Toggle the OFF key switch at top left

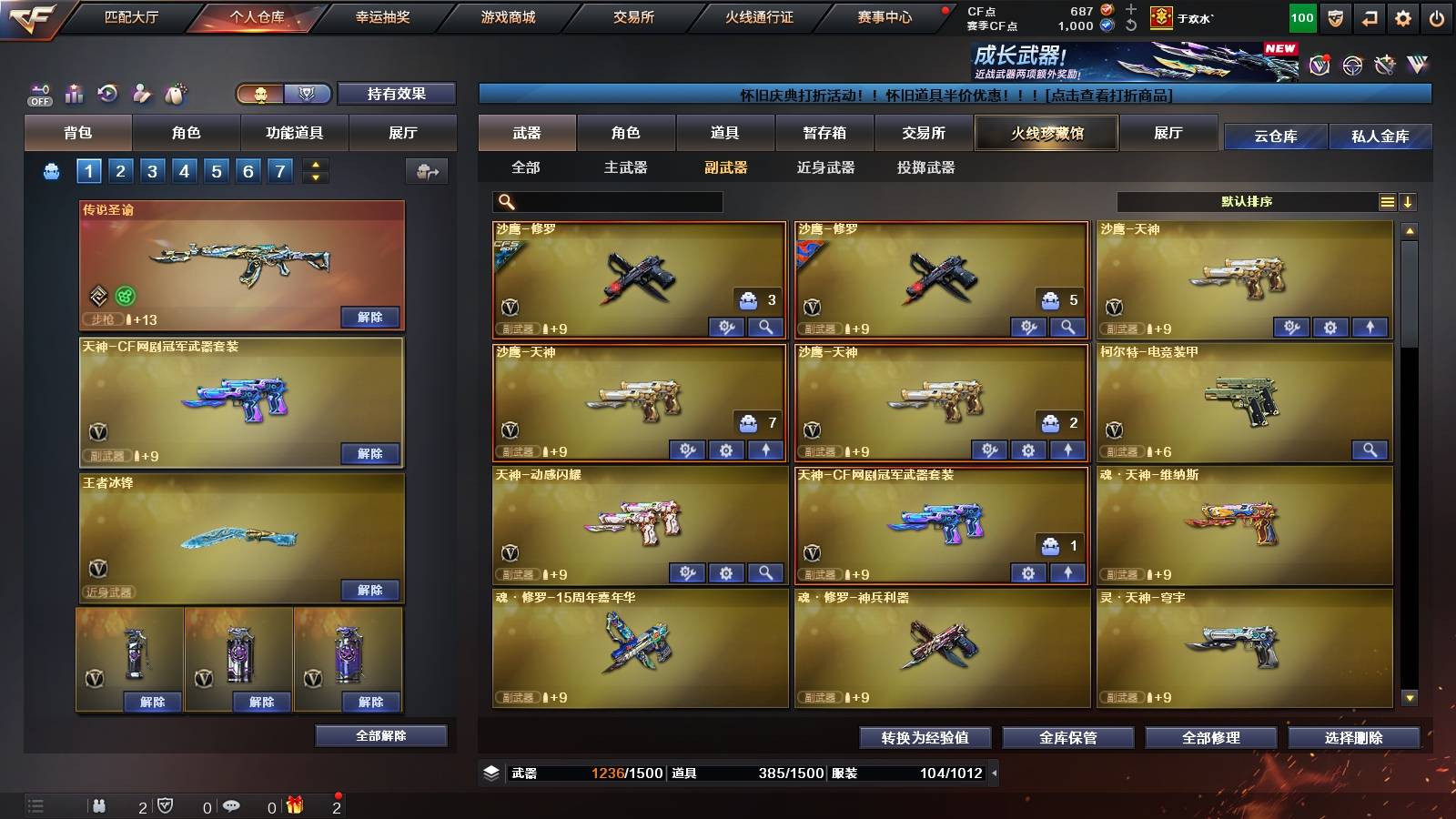38,94
